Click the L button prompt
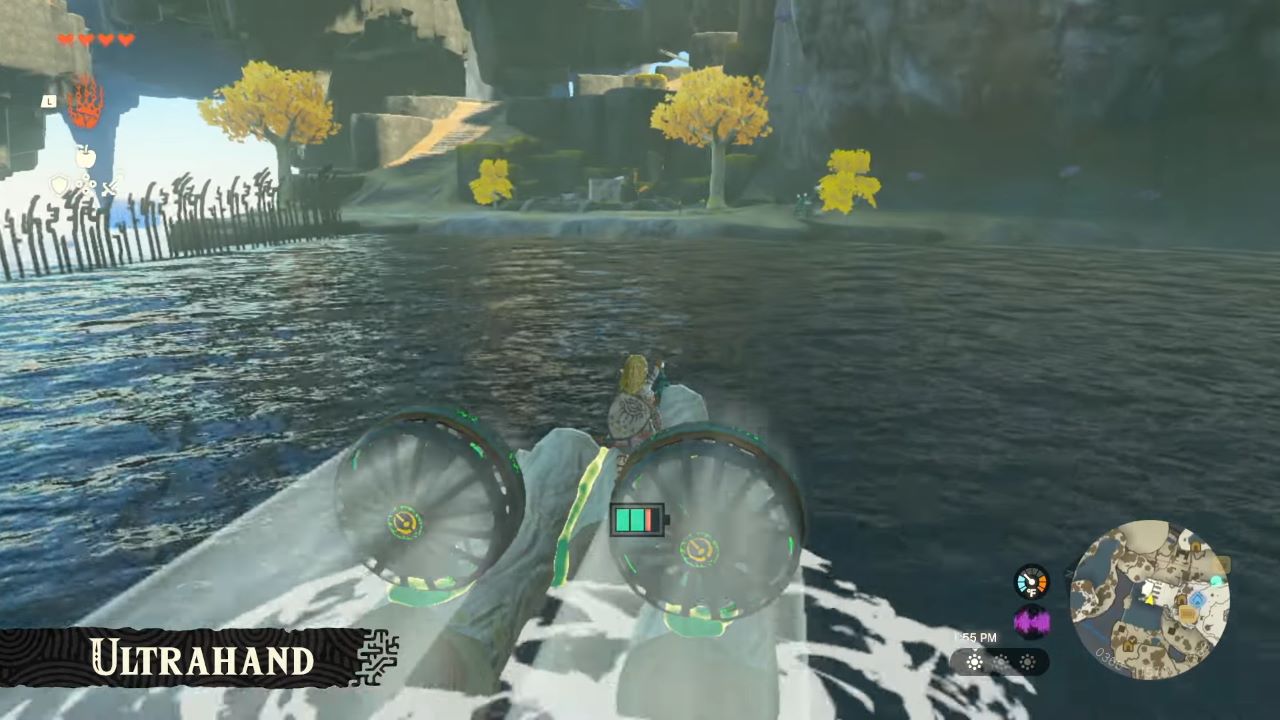Image resolution: width=1280 pixels, height=720 pixels. click(50, 101)
